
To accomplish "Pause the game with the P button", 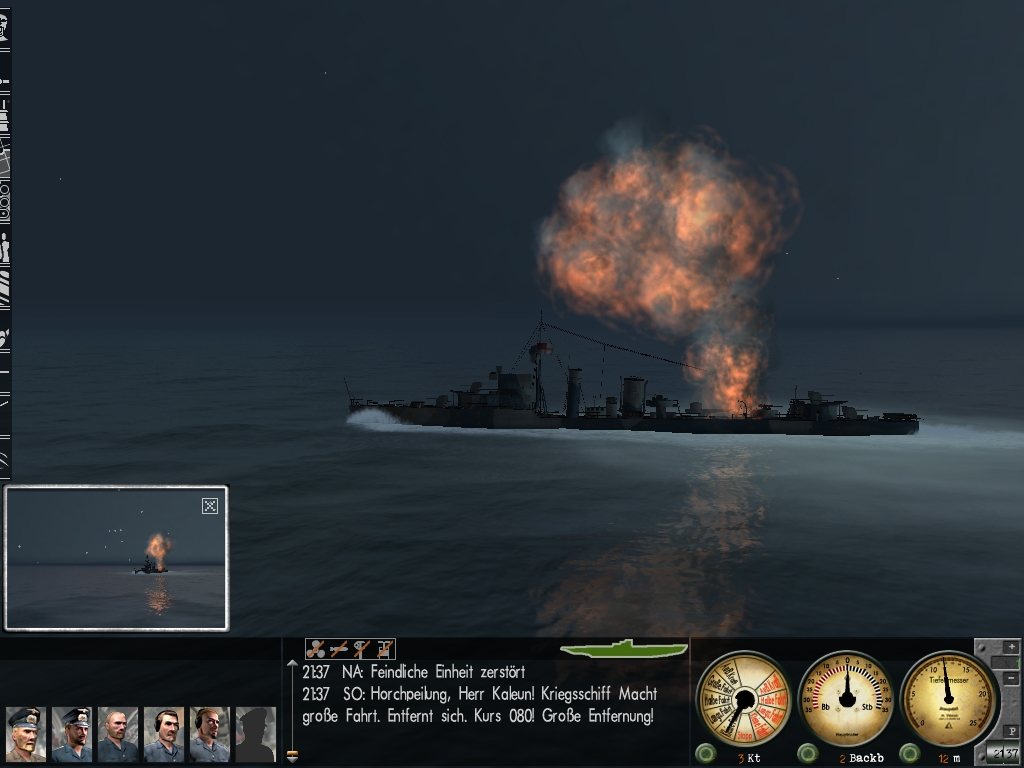I will [1011, 731].
